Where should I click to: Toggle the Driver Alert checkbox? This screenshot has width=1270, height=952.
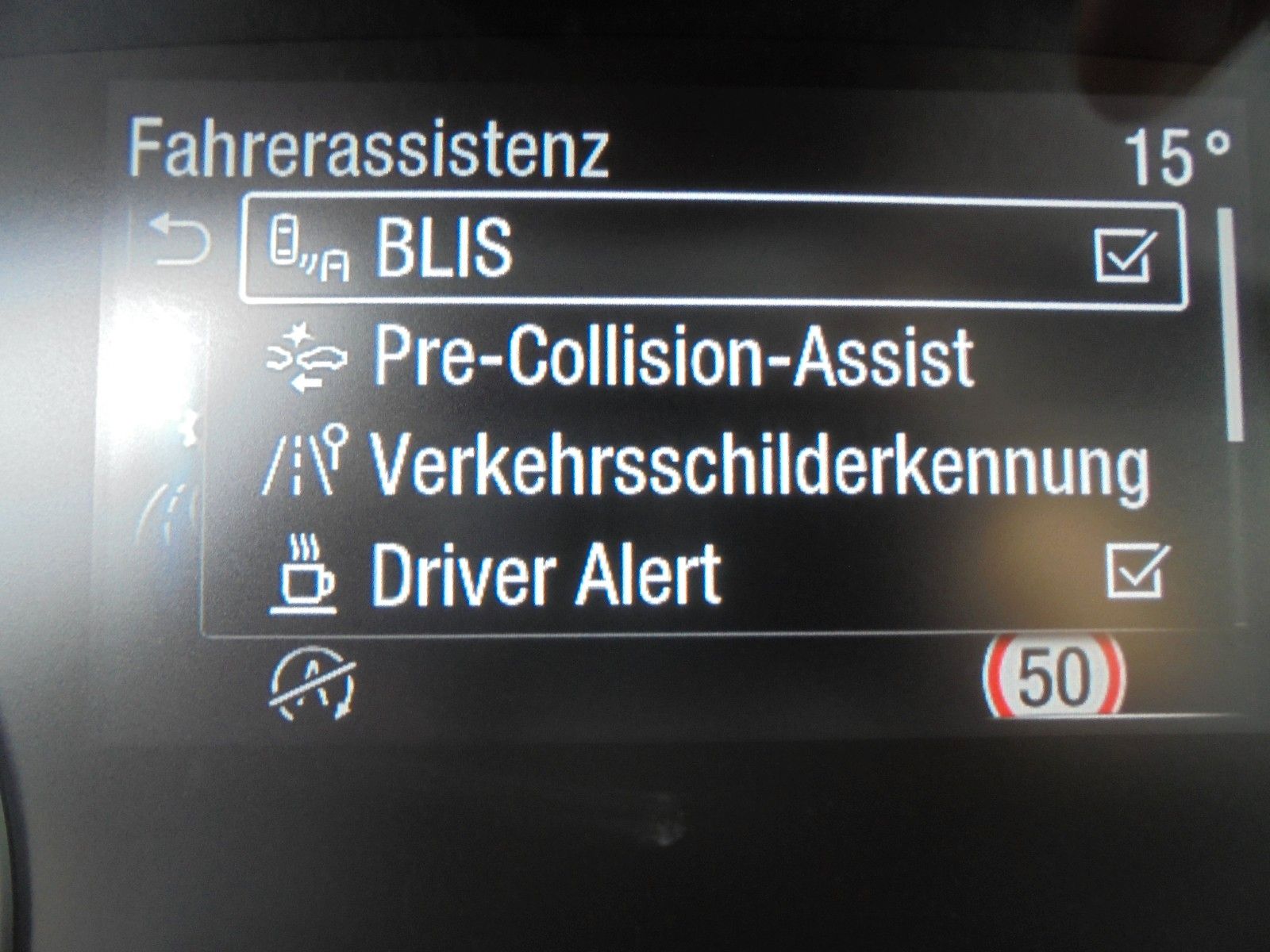tap(1137, 570)
